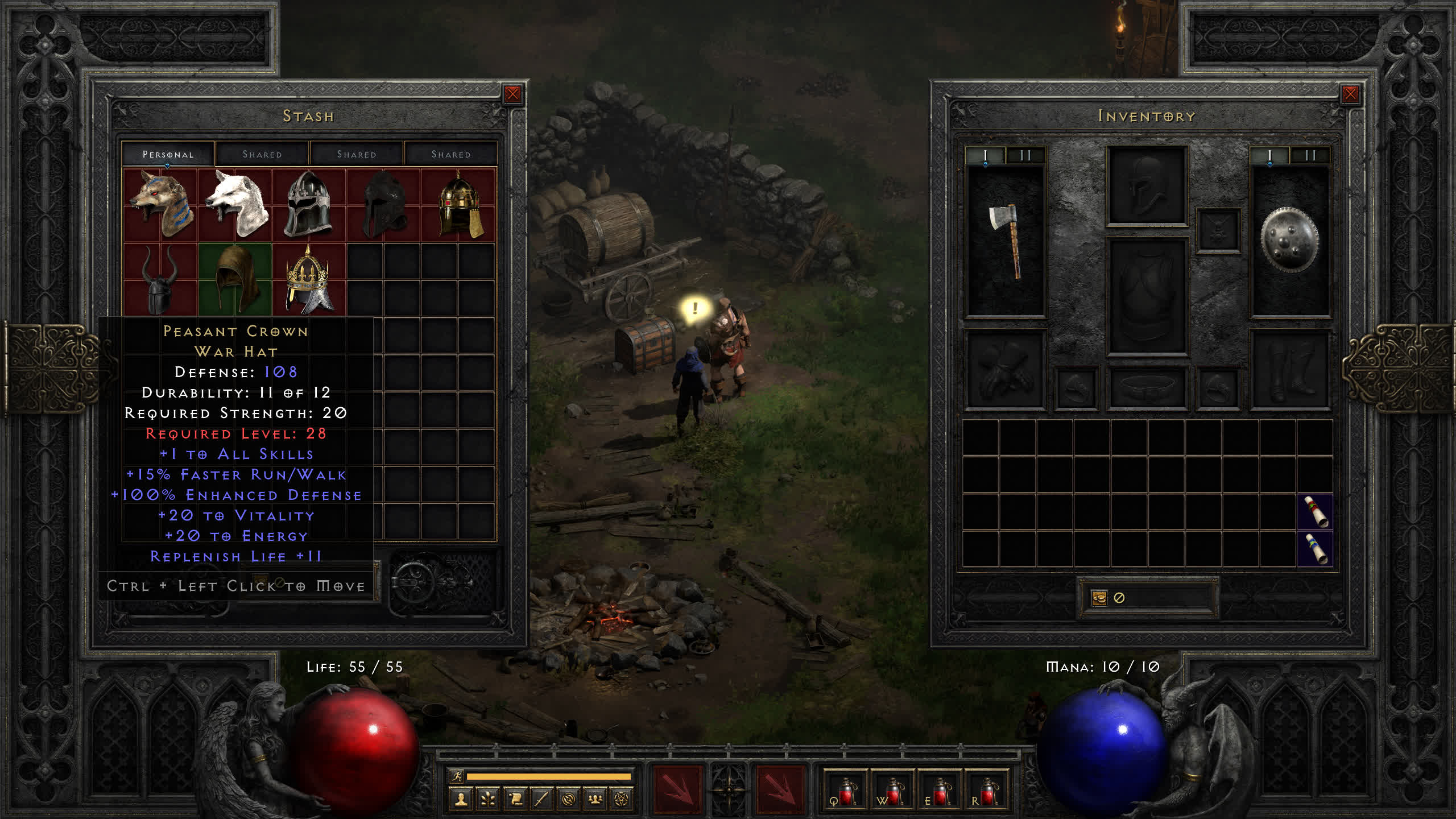Pick up the blue-striped wolf head helm
The height and width of the screenshot is (819, 1456).
161,205
